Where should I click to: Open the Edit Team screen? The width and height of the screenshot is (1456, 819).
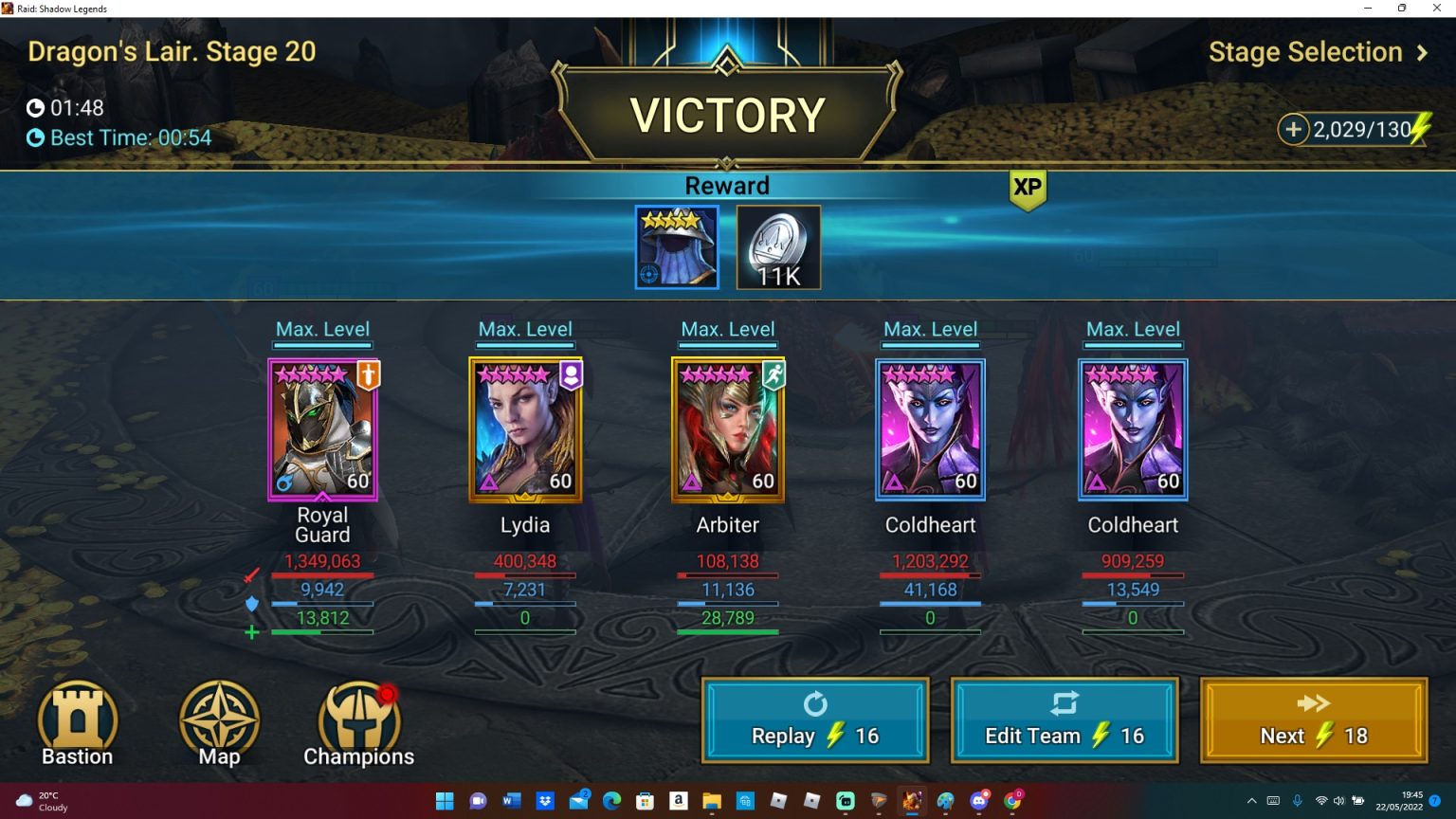tap(1064, 720)
